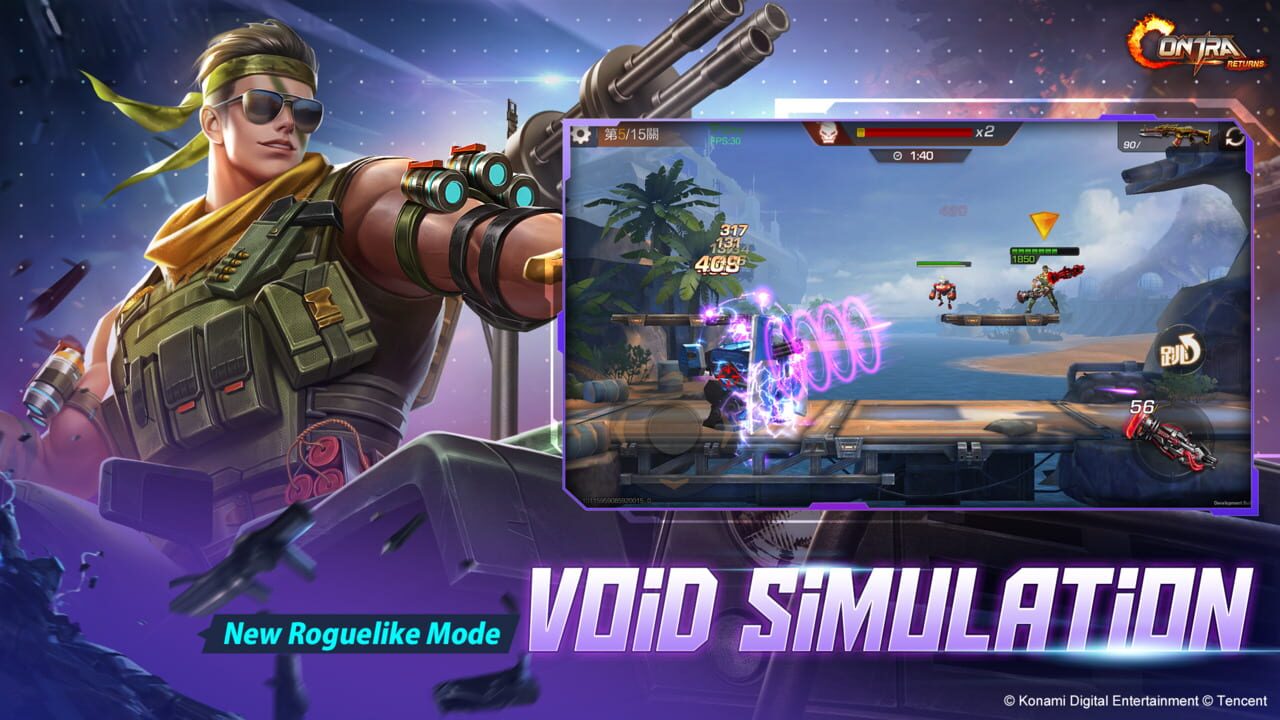Tap the orange enemy indicator arrow
The width and height of the screenshot is (1280, 720).
[1044, 222]
